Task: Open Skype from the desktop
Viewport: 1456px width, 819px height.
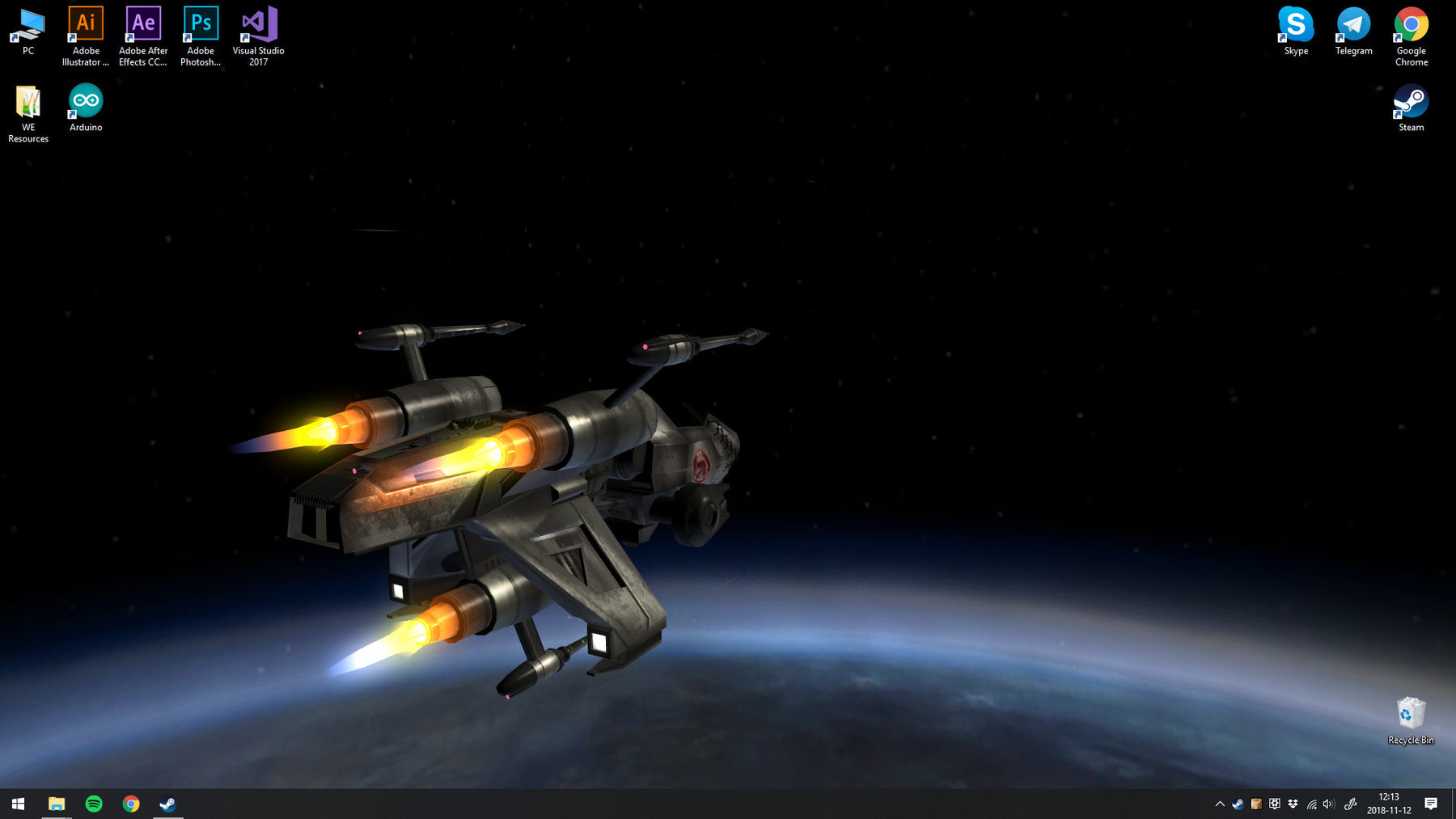Action: click(x=1295, y=24)
